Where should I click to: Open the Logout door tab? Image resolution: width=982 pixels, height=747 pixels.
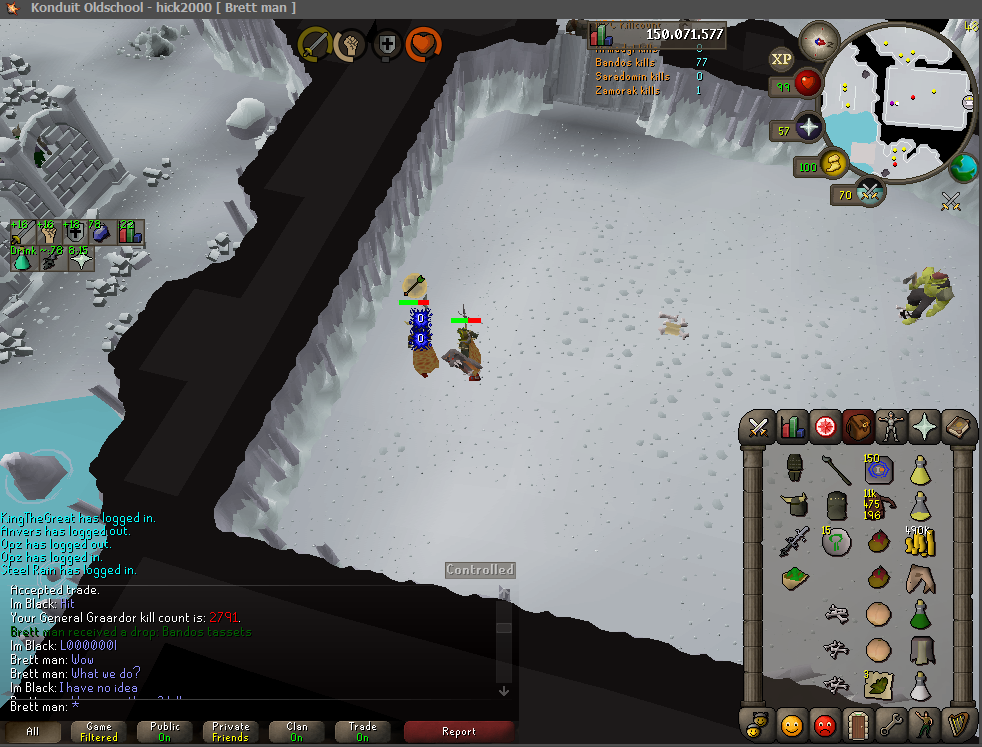(x=856, y=721)
